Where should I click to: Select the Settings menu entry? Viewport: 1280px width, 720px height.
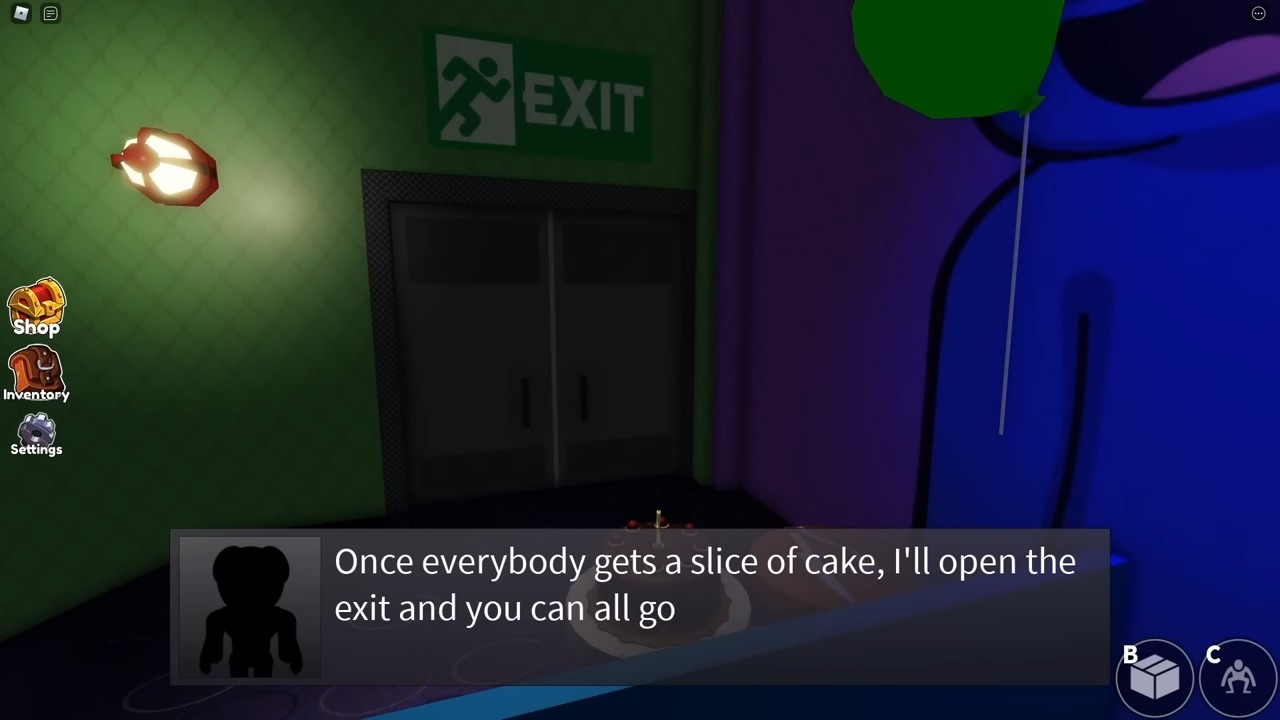(x=36, y=434)
